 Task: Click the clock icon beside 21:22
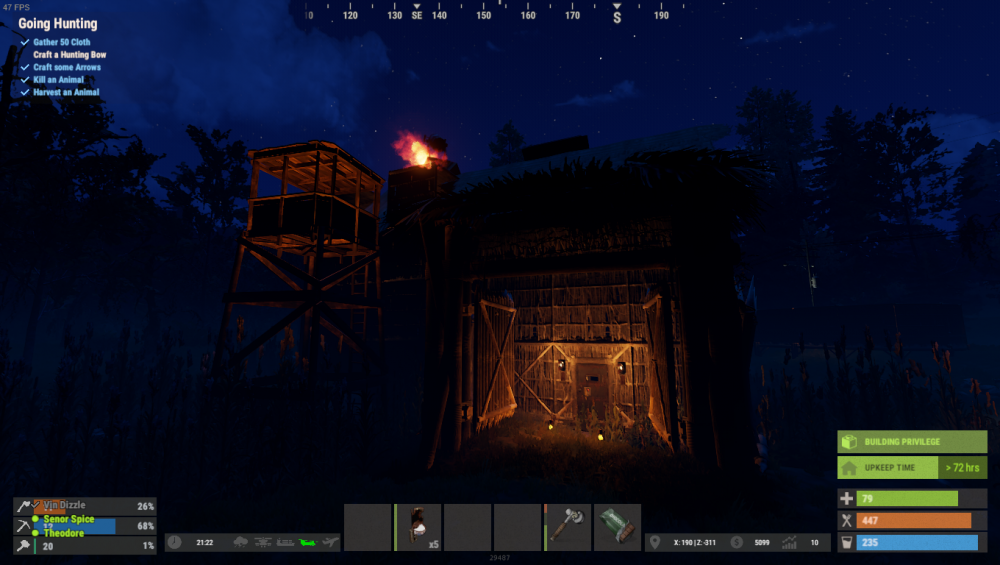pos(175,542)
